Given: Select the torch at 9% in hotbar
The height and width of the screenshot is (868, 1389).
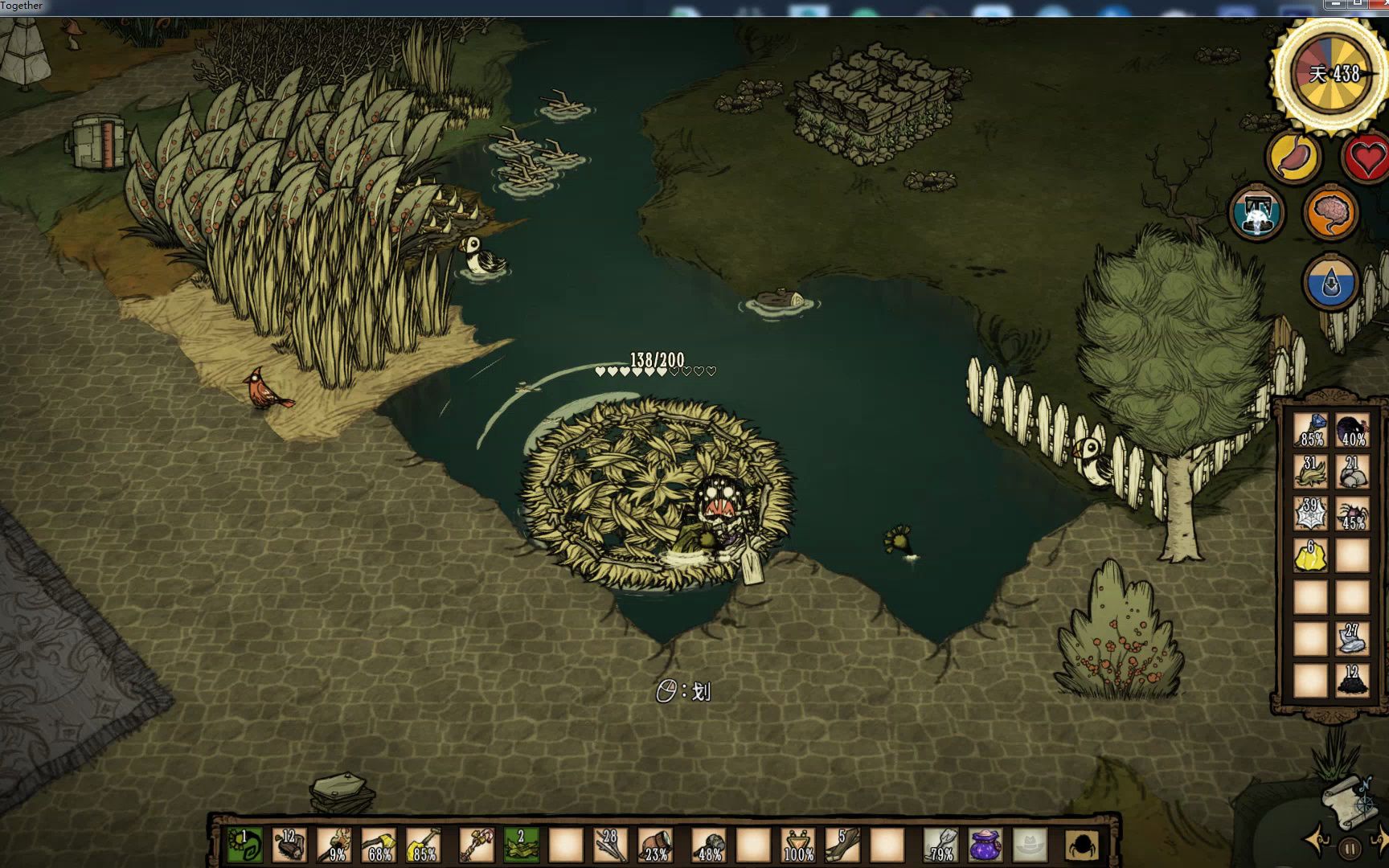Looking at the screenshot, I should (334, 845).
